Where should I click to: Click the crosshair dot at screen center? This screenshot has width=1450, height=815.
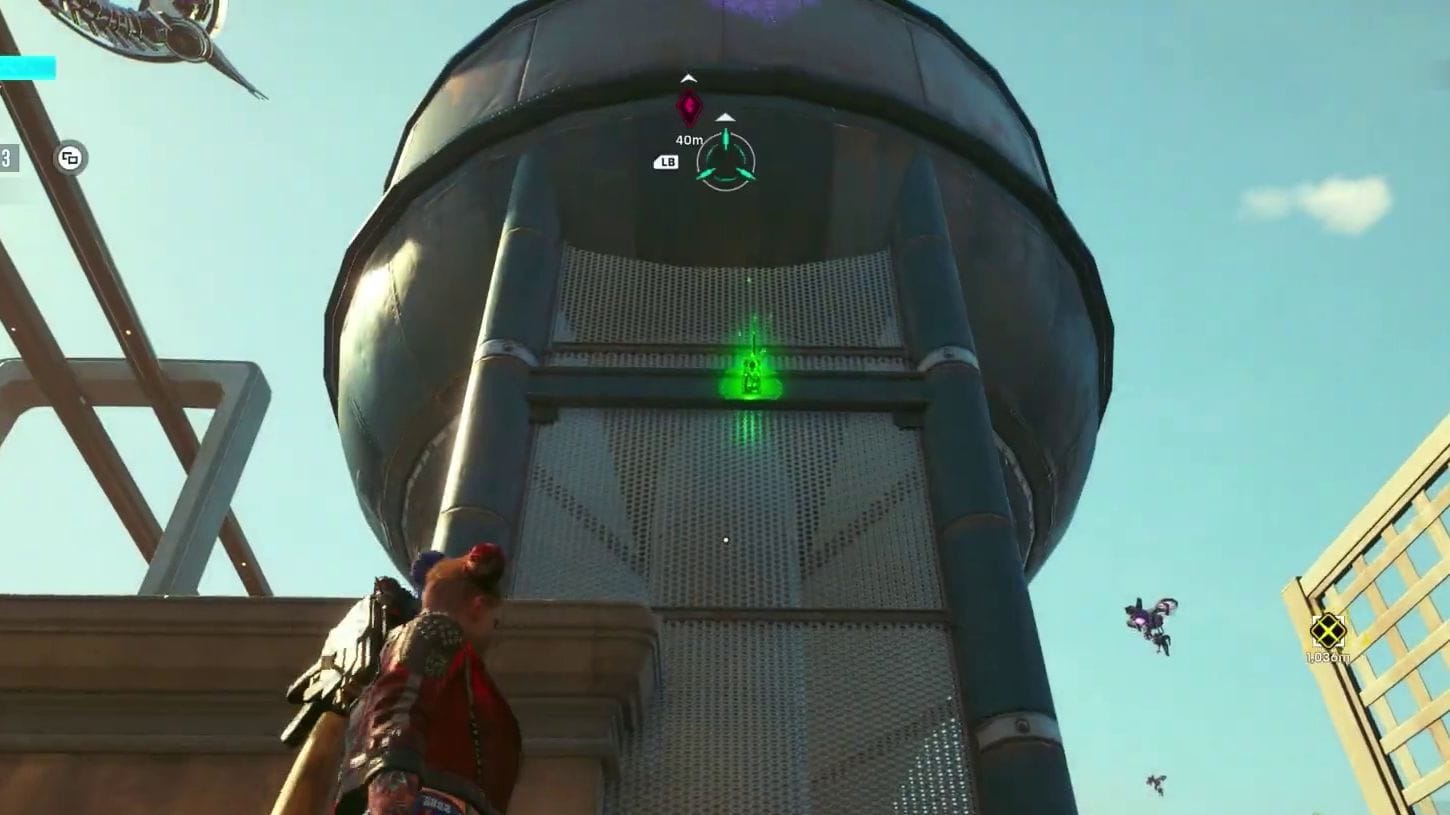(x=725, y=540)
